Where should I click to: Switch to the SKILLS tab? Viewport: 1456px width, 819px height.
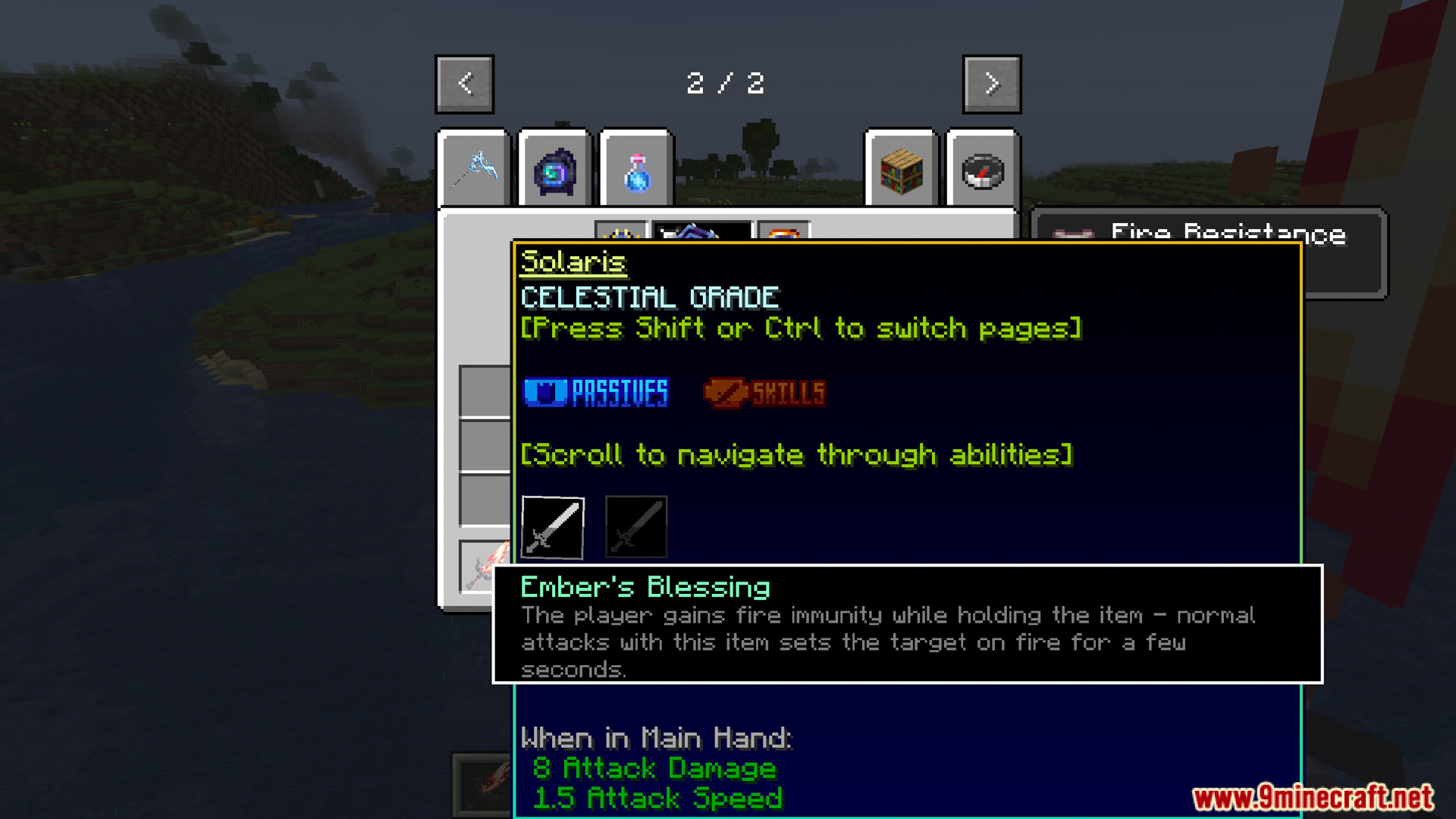(x=764, y=392)
